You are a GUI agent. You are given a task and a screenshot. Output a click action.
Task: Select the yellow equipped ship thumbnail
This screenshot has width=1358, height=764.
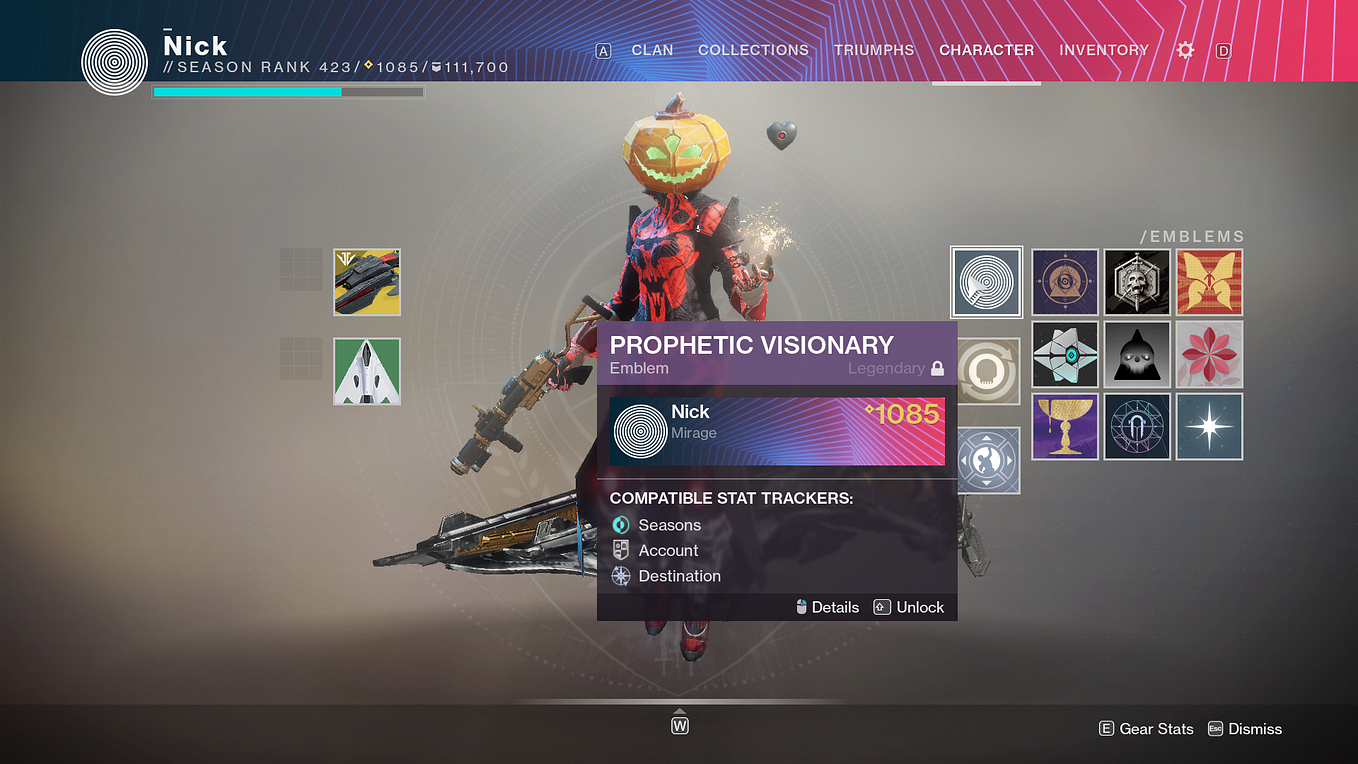point(367,282)
